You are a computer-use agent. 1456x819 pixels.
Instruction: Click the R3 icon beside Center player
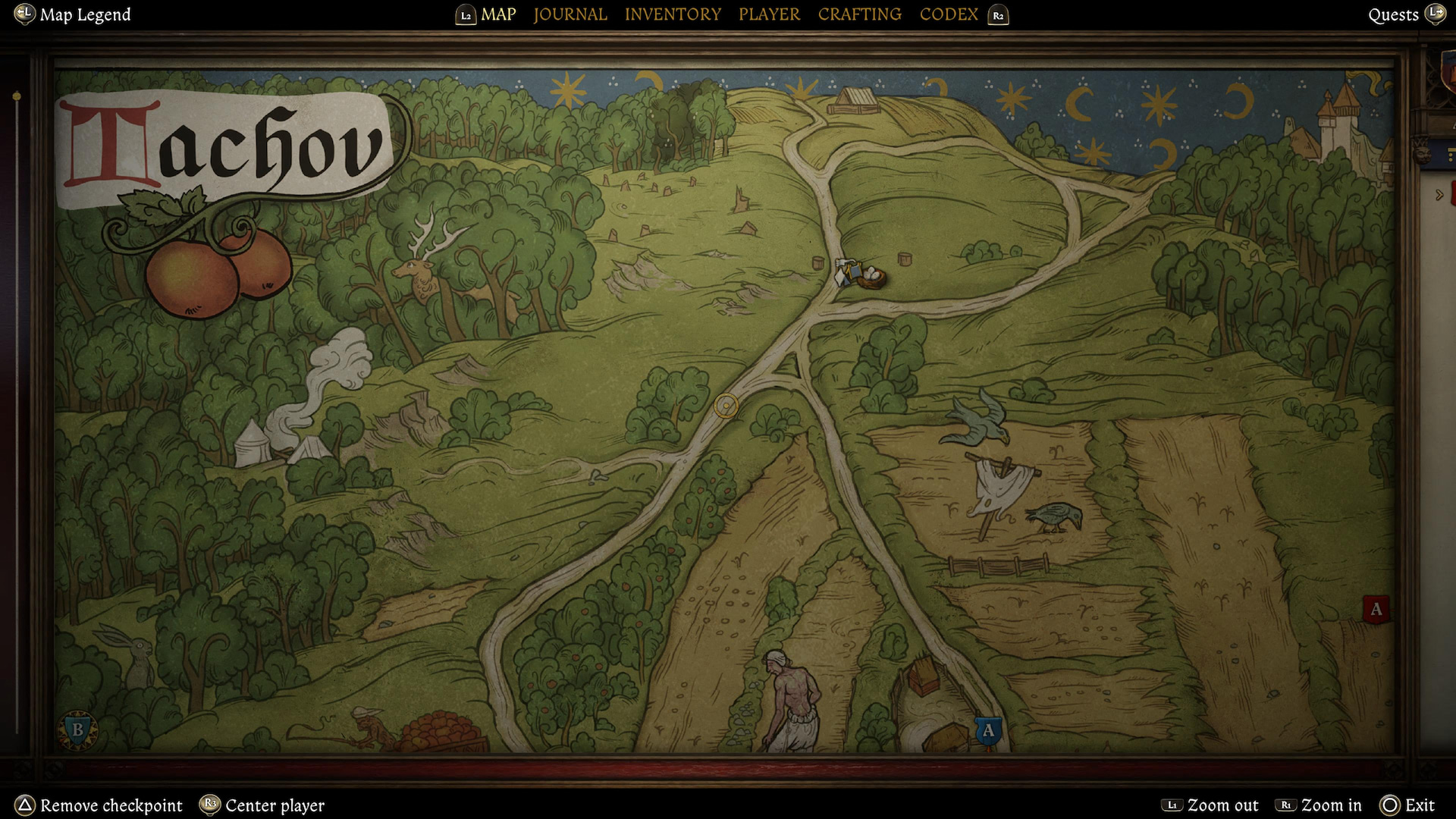pyautogui.click(x=210, y=805)
